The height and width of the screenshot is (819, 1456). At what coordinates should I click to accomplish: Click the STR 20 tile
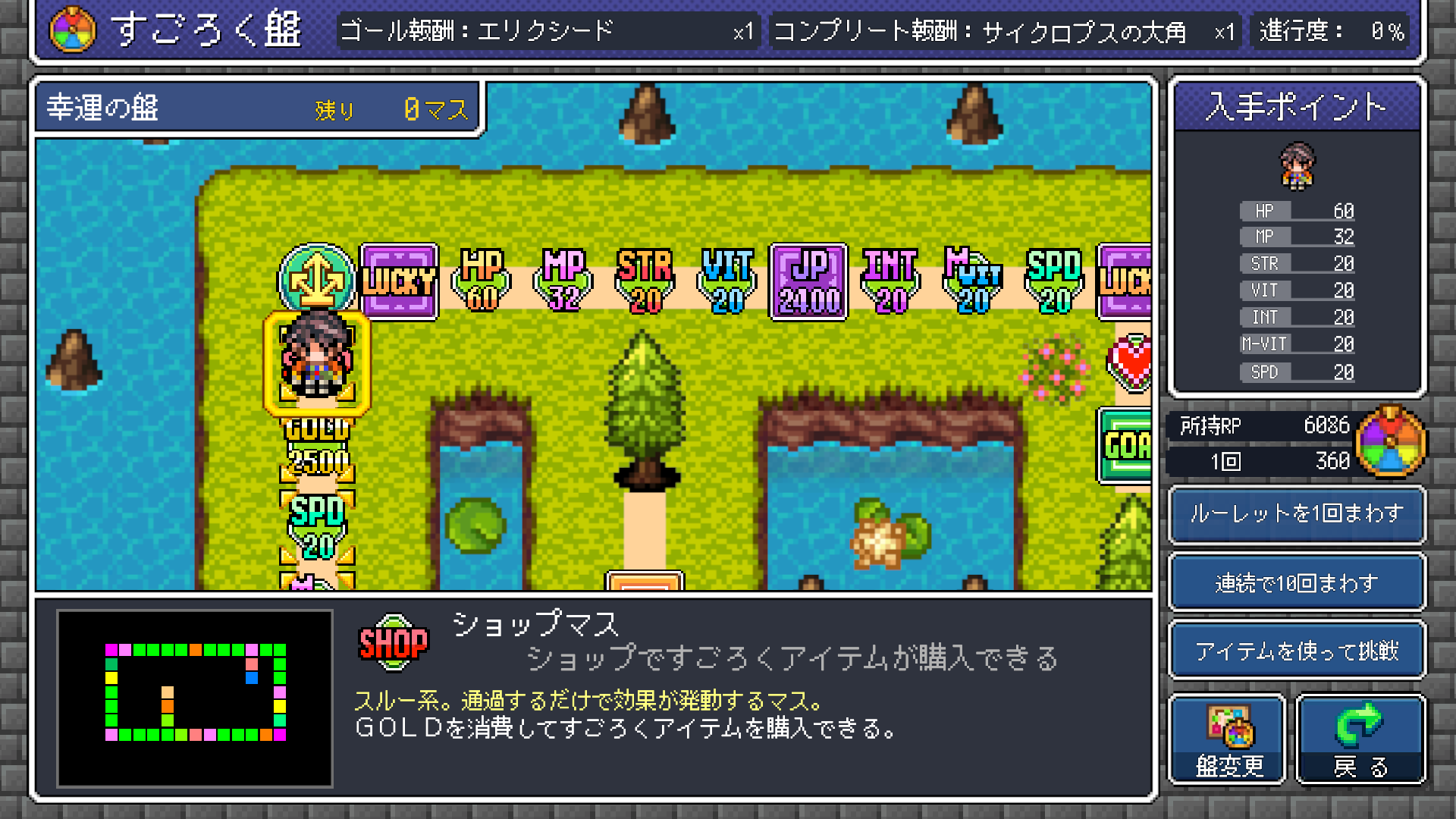point(645,281)
